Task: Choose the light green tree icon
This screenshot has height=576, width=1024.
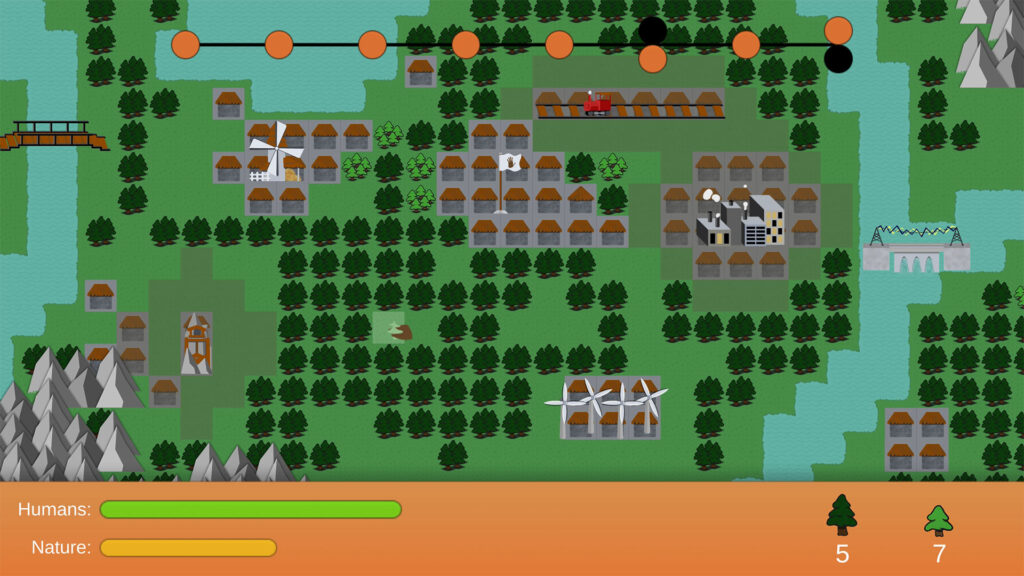Action: tap(938, 520)
